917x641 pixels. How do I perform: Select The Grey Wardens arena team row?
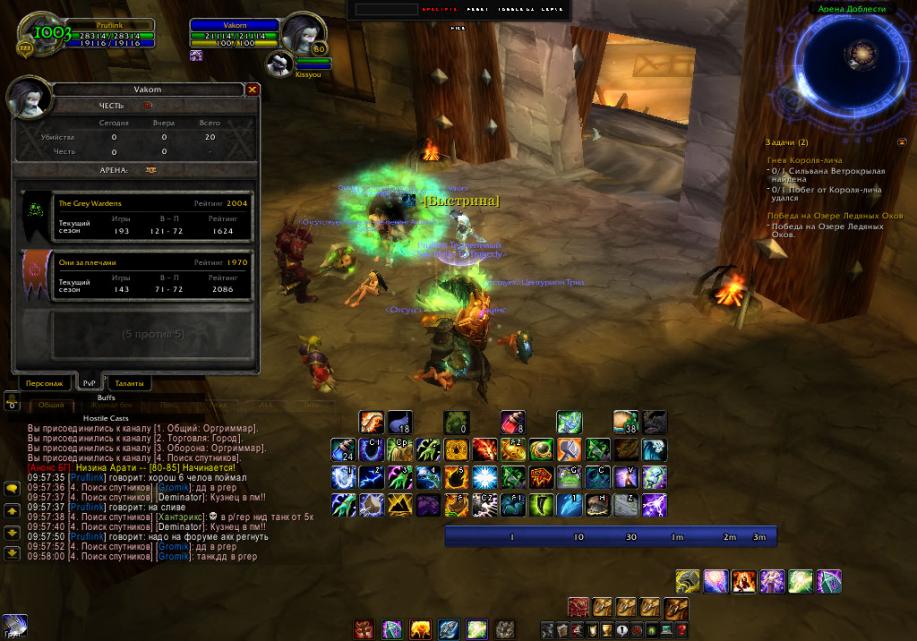click(x=138, y=217)
